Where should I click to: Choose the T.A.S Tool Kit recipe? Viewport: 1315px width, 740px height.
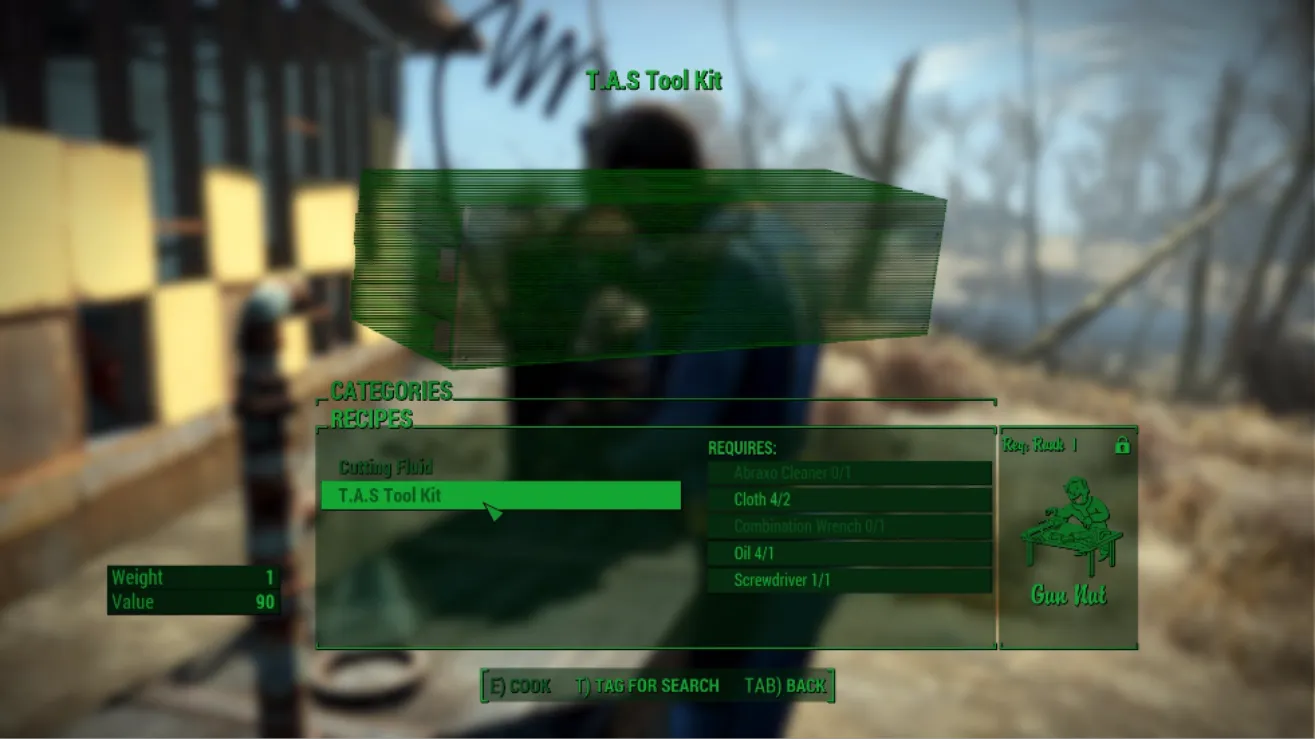(x=500, y=495)
